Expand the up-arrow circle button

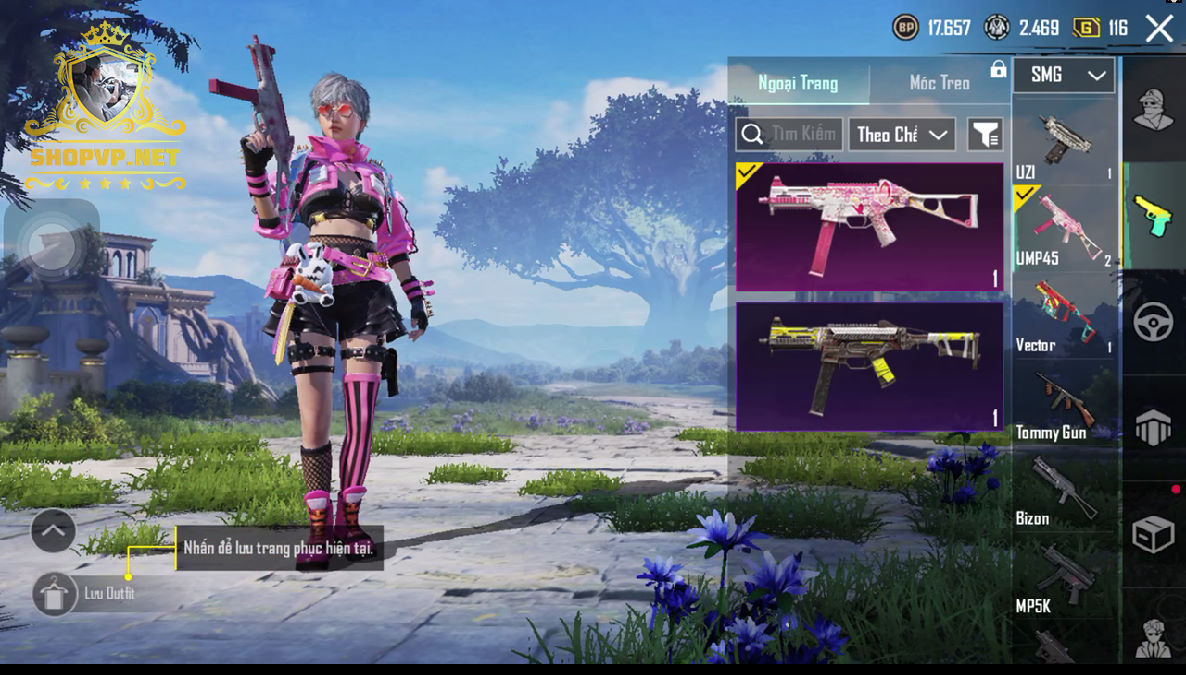pos(53,531)
